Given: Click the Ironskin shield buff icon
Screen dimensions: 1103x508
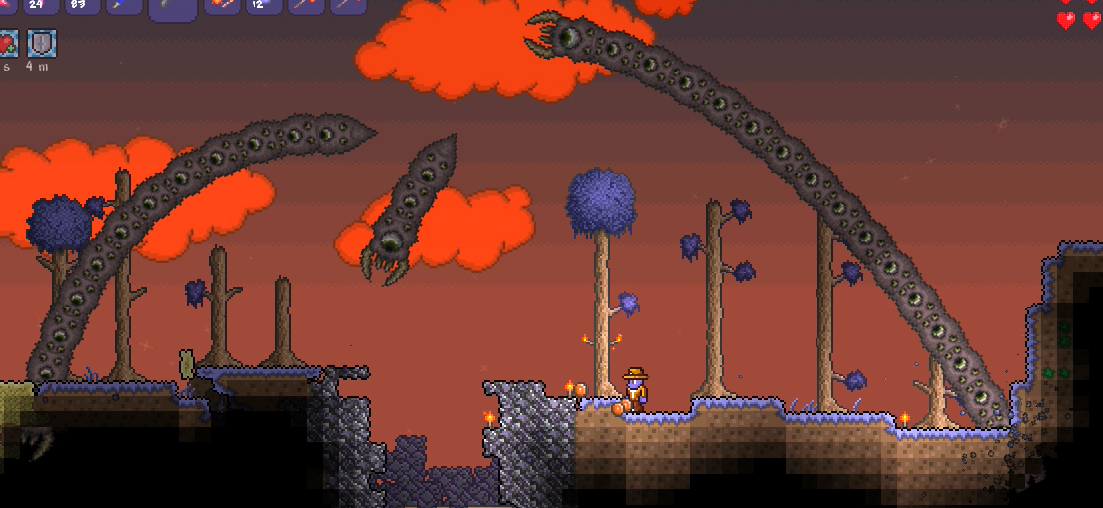Looking at the screenshot, I should pos(41,43).
